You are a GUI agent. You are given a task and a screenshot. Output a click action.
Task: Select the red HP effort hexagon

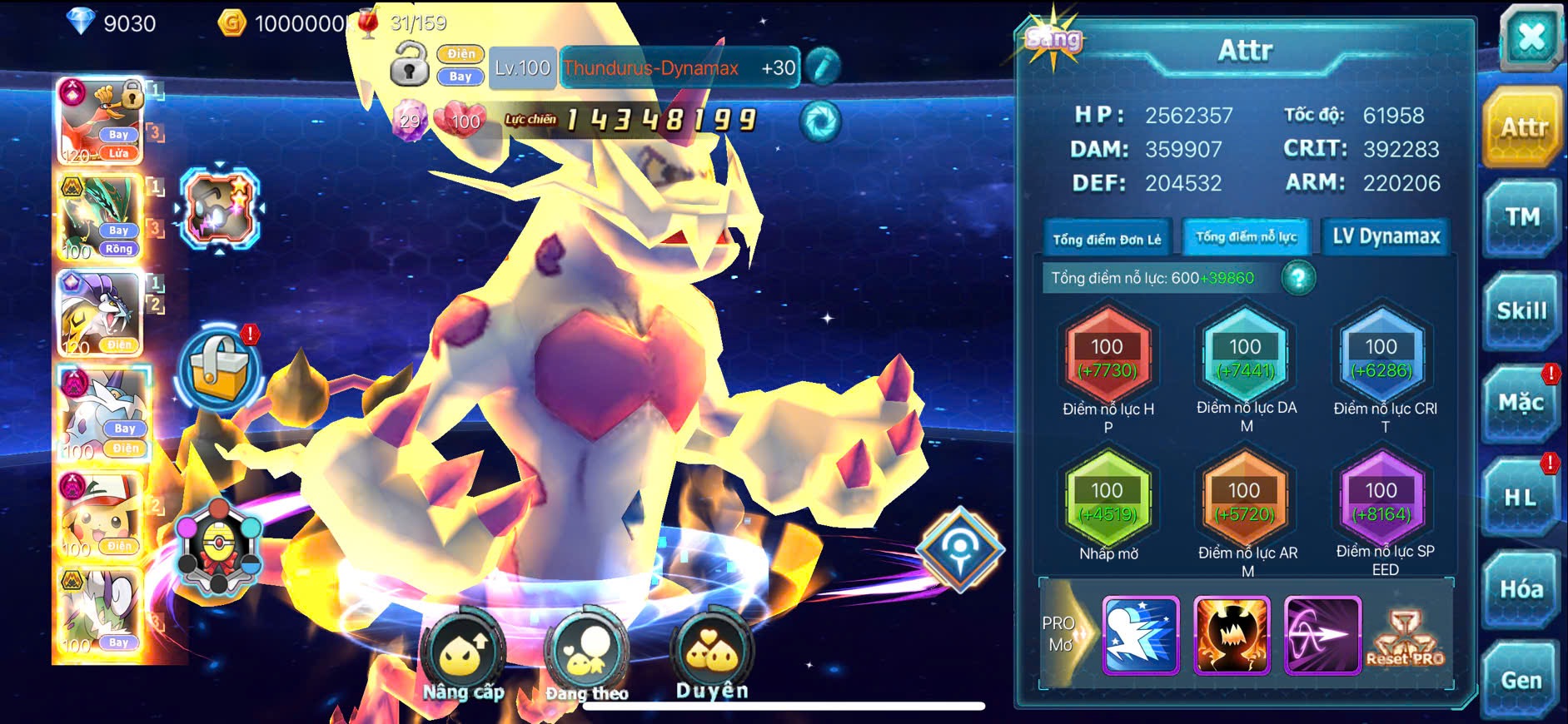[x=1108, y=356]
